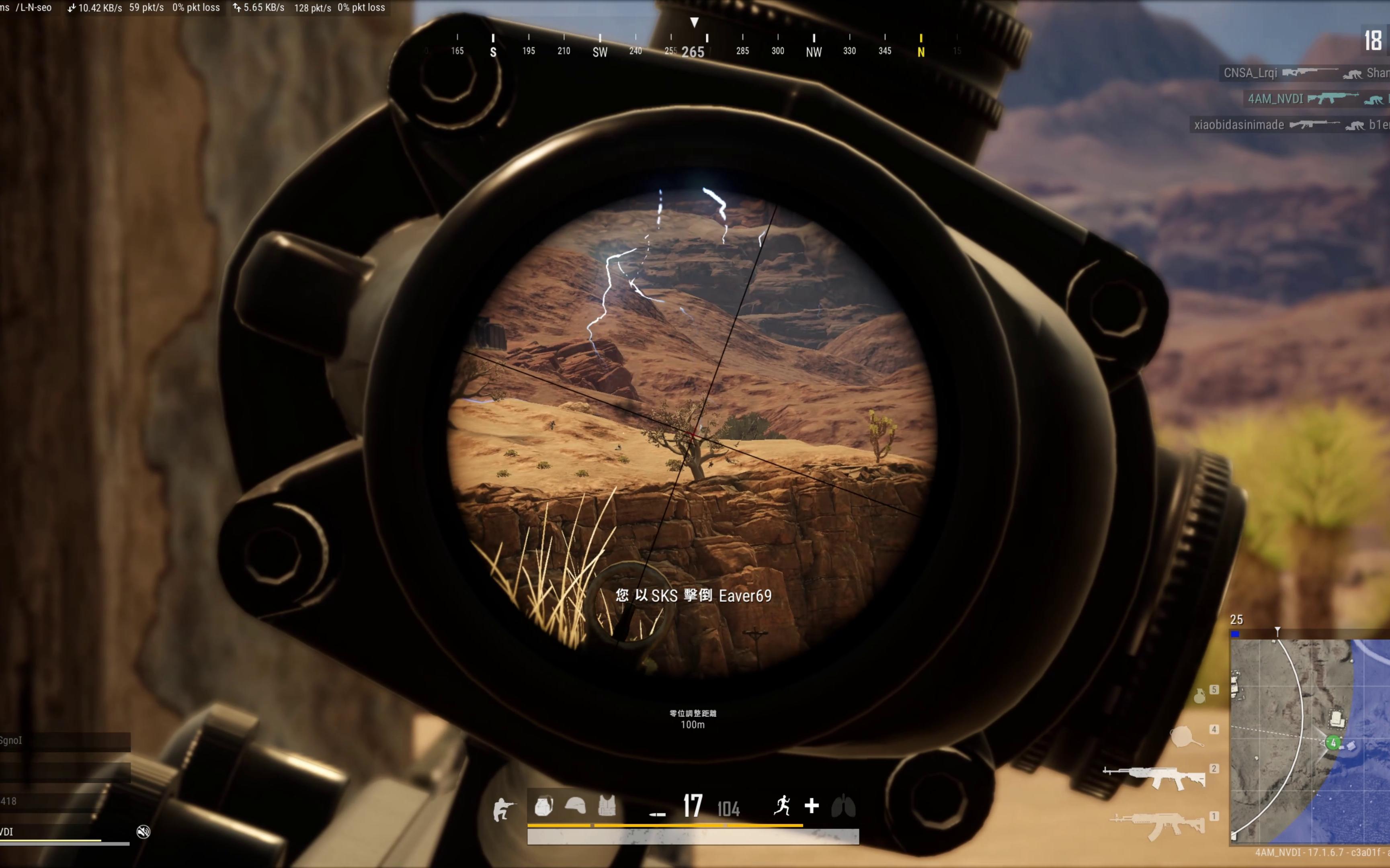Equip the frying pan melee slot
Screen dimensions: 1390x868
tap(1185, 737)
